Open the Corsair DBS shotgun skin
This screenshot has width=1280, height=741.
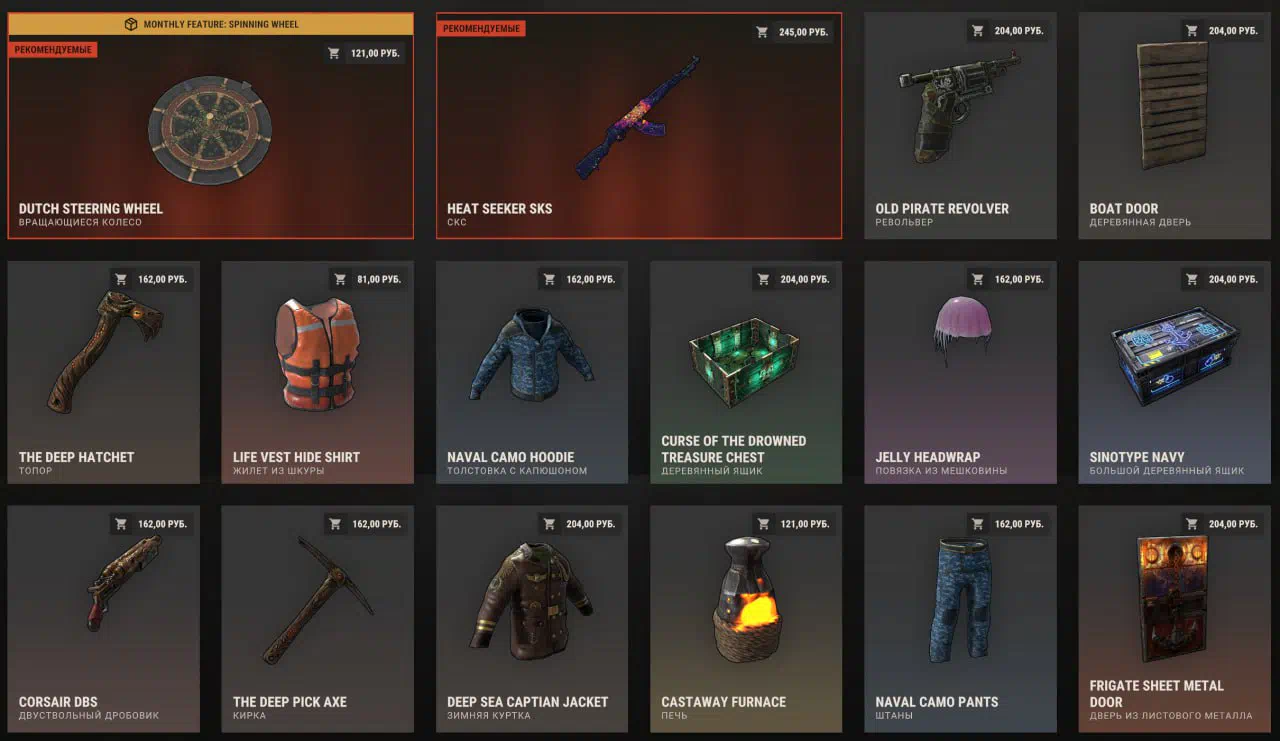tap(103, 615)
